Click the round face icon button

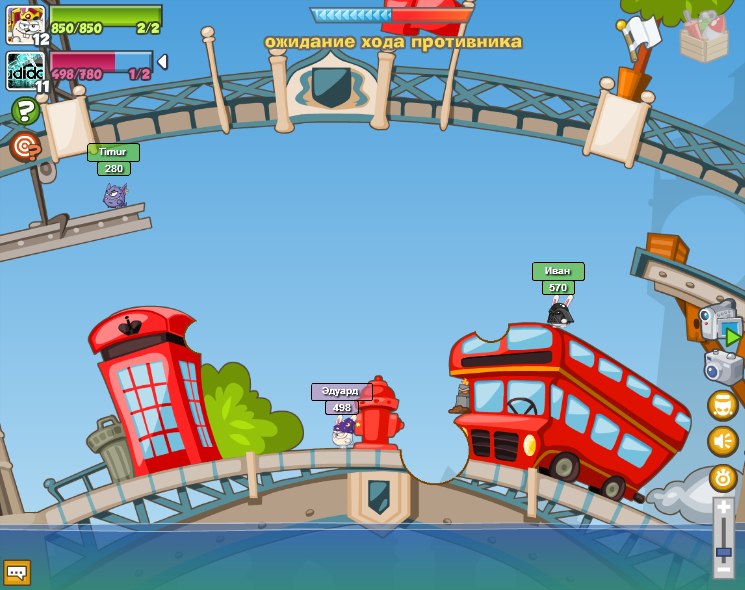[x=723, y=405]
